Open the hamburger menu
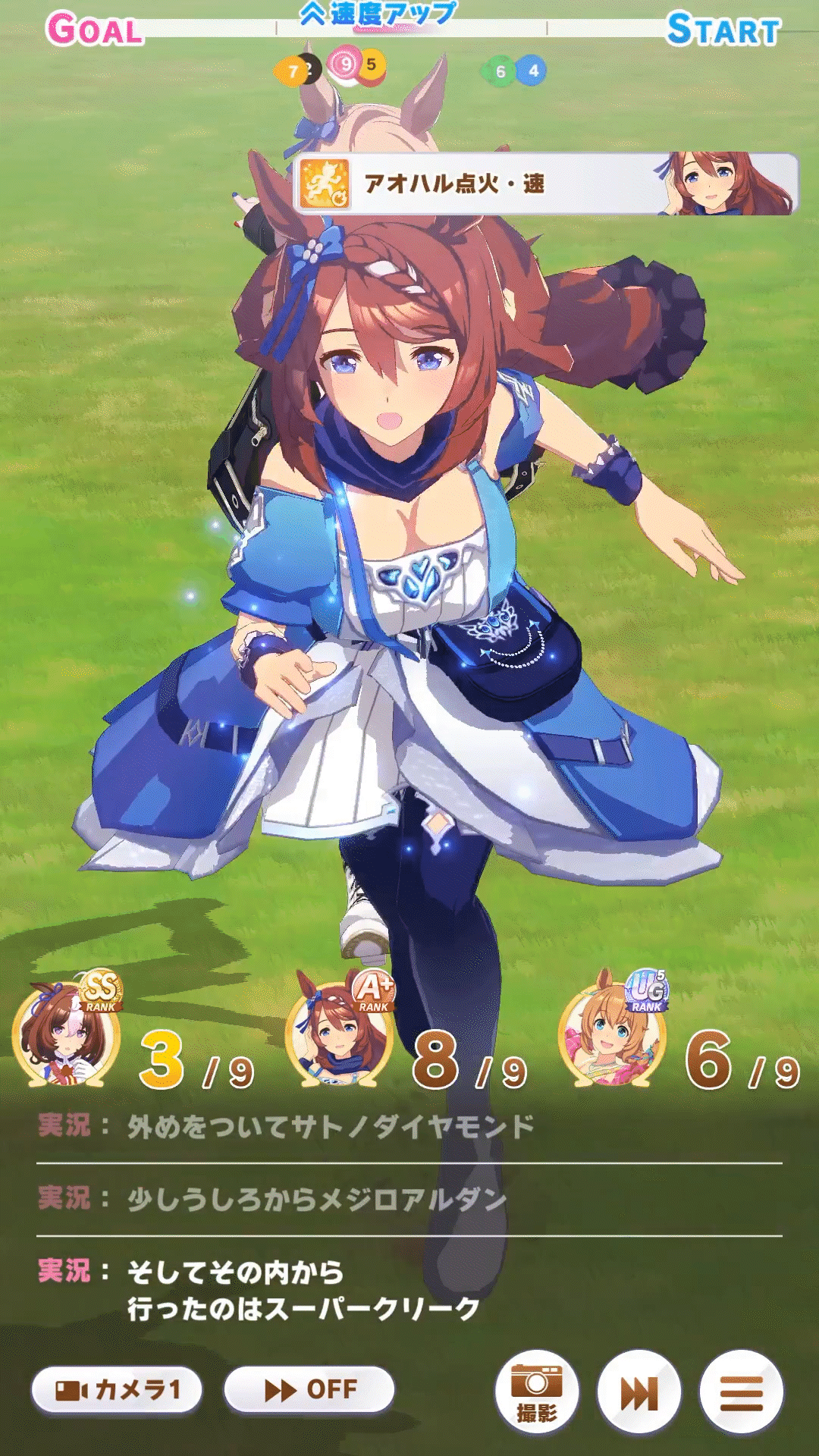 [x=741, y=1392]
